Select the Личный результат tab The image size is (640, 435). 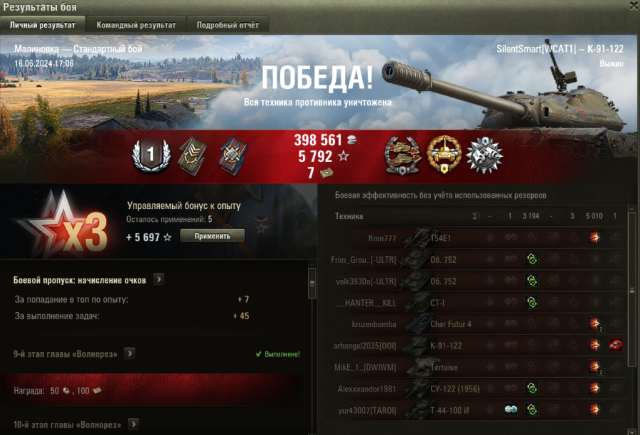tap(43, 24)
